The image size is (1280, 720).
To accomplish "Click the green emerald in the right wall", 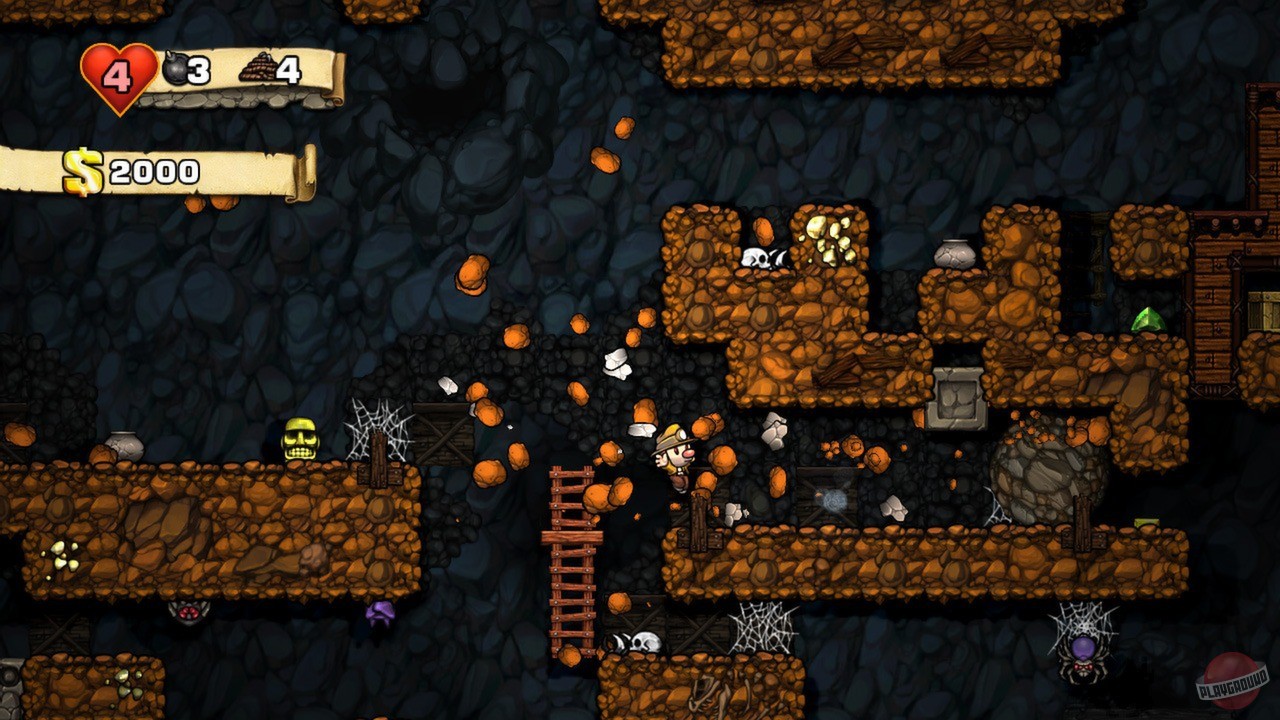I will click(1150, 318).
